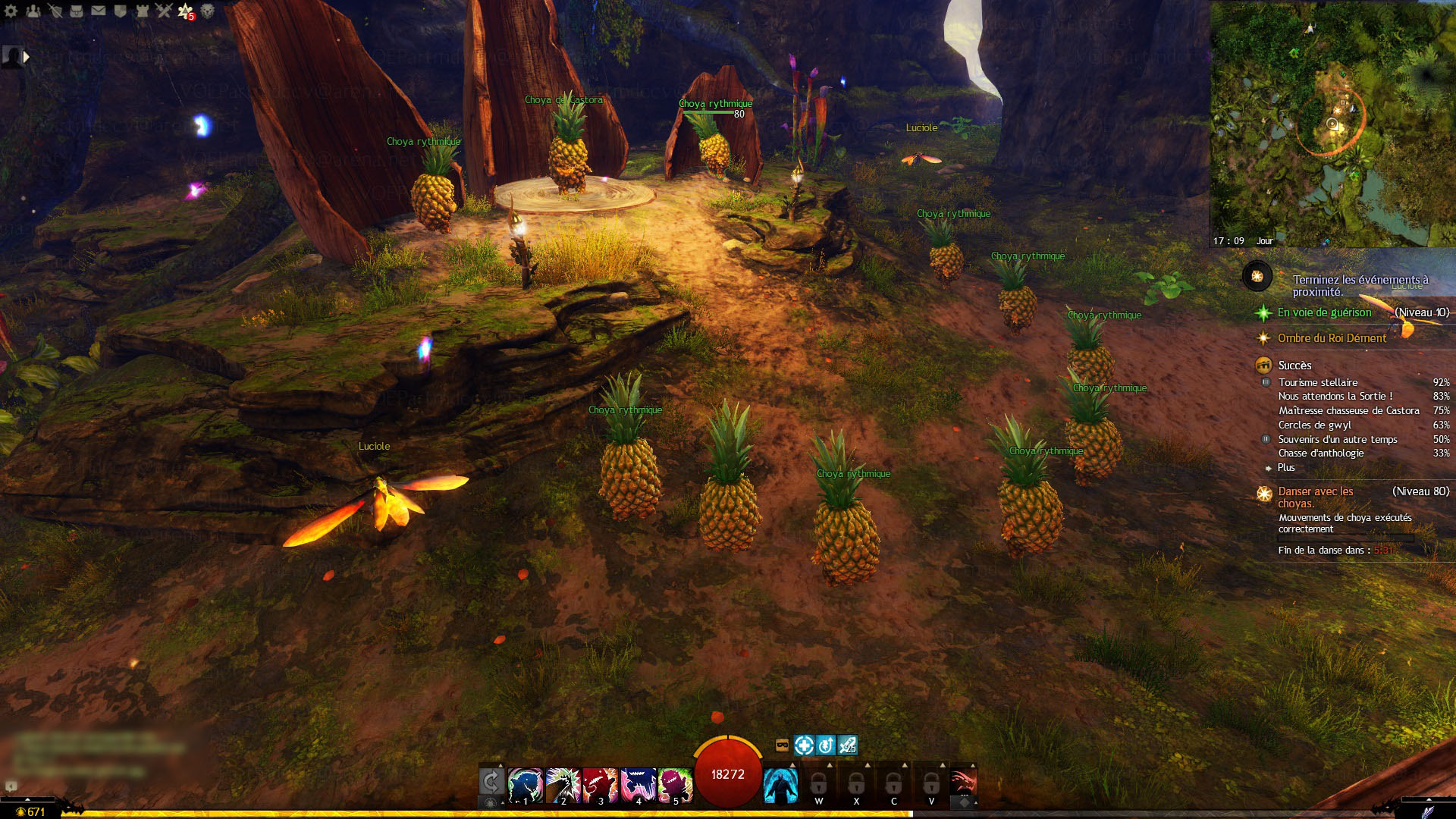Click the weapon swap arrow button

click(491, 781)
